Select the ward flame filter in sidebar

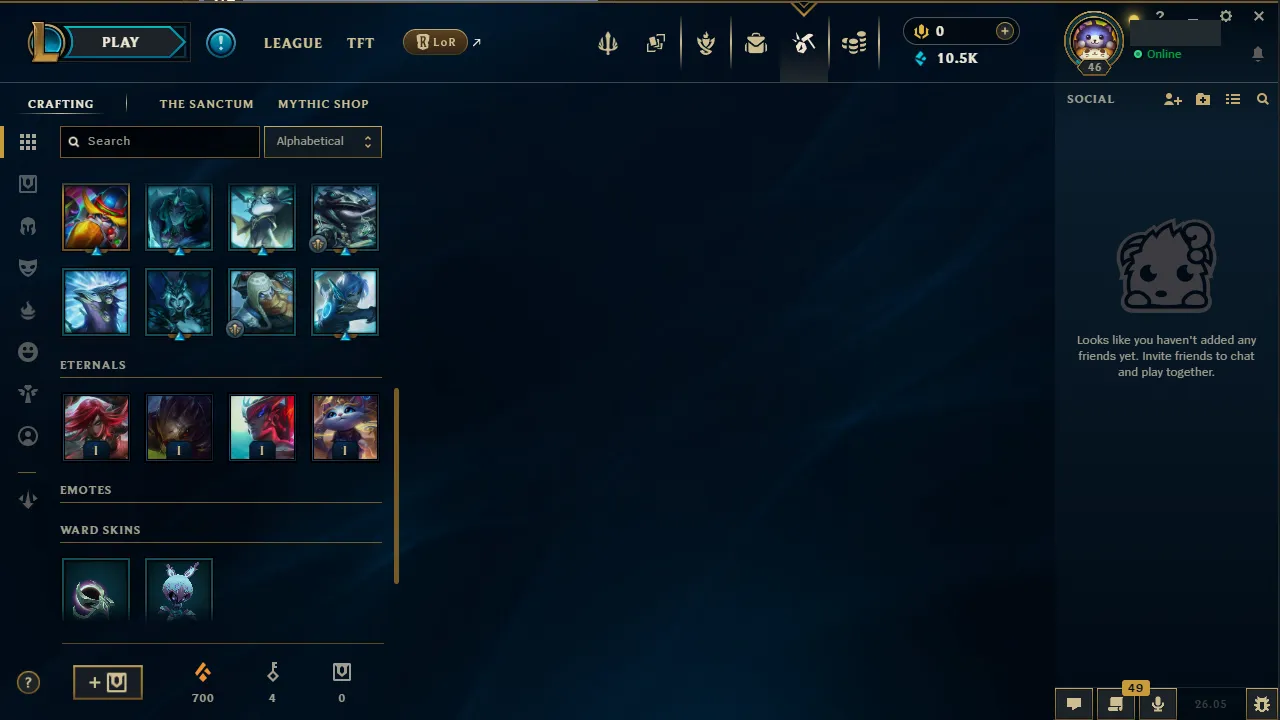tap(28, 310)
